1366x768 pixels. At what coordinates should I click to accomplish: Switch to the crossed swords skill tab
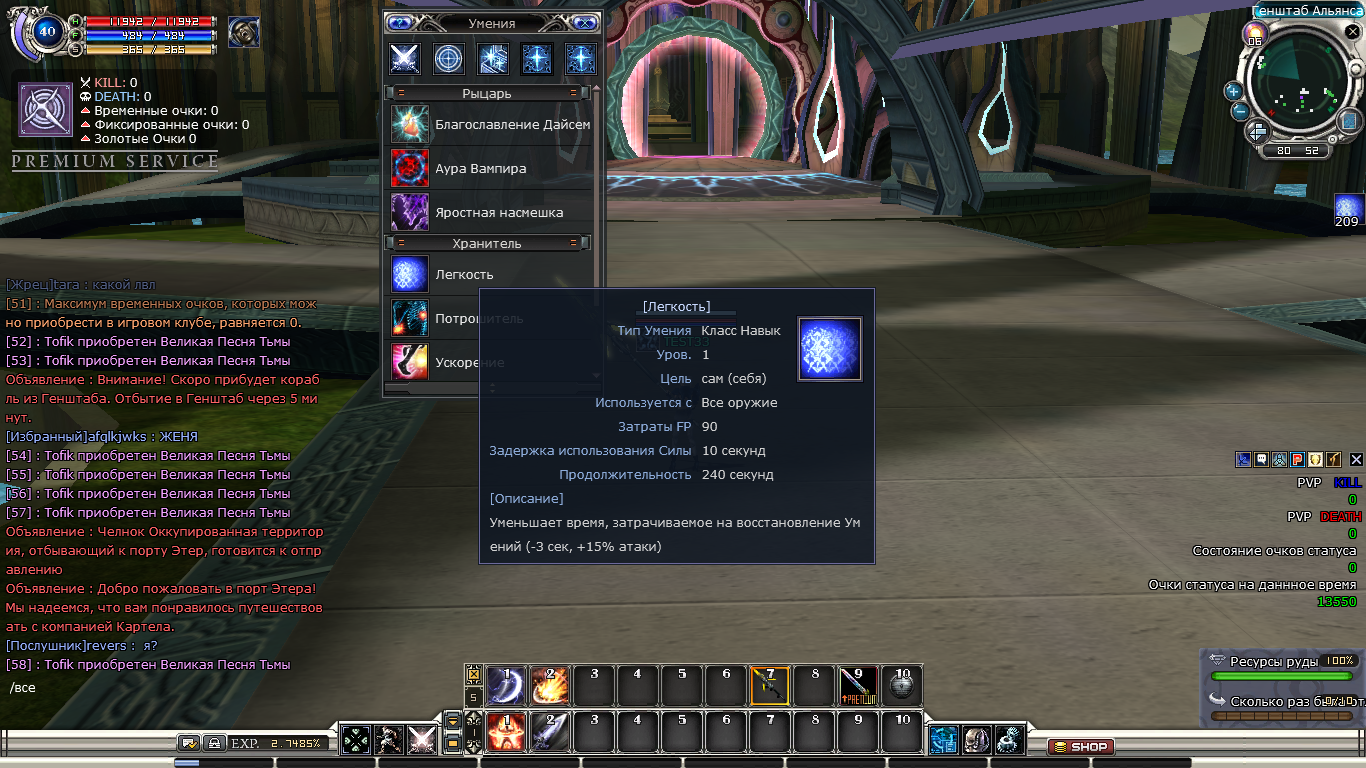[x=405, y=58]
